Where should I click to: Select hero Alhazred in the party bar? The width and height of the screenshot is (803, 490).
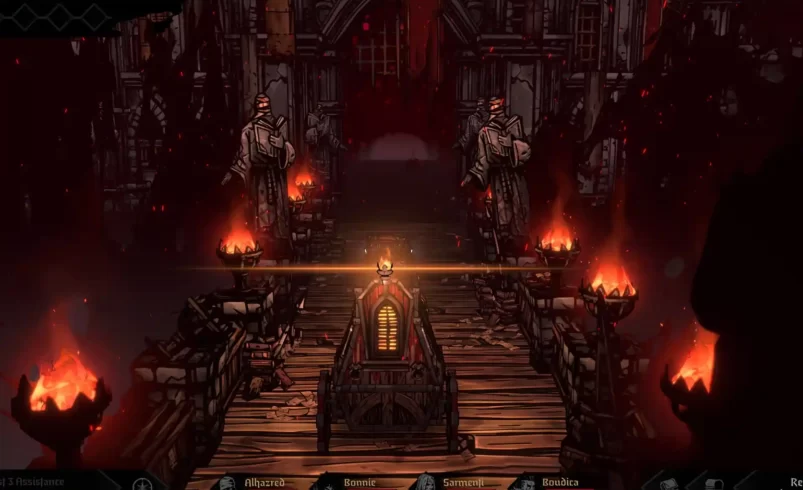pos(264,482)
